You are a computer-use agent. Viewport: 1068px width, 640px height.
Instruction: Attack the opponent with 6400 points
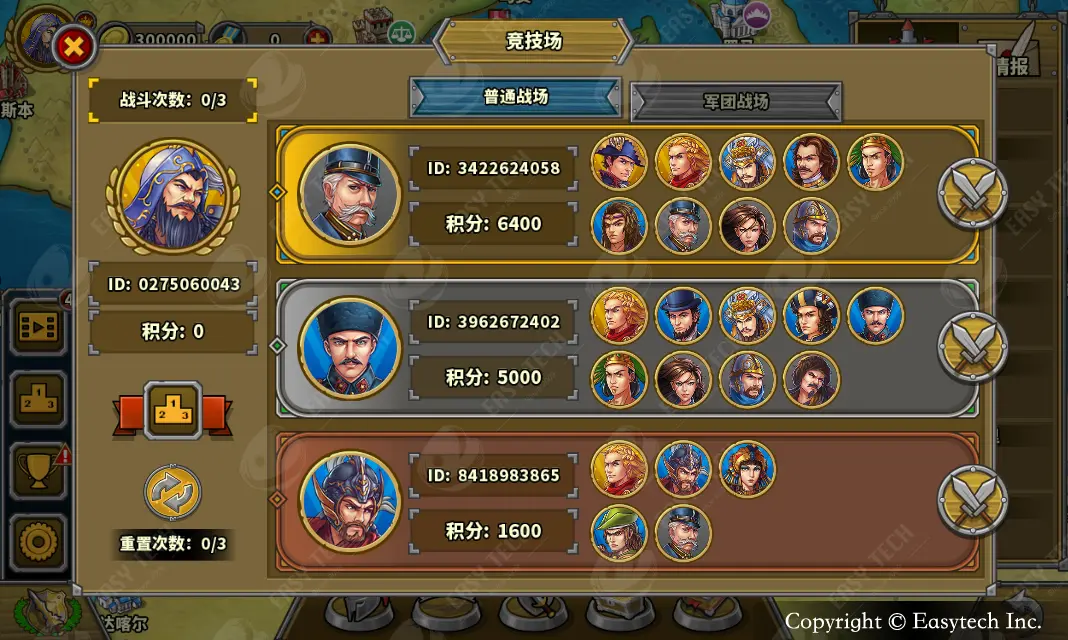[x=971, y=193]
